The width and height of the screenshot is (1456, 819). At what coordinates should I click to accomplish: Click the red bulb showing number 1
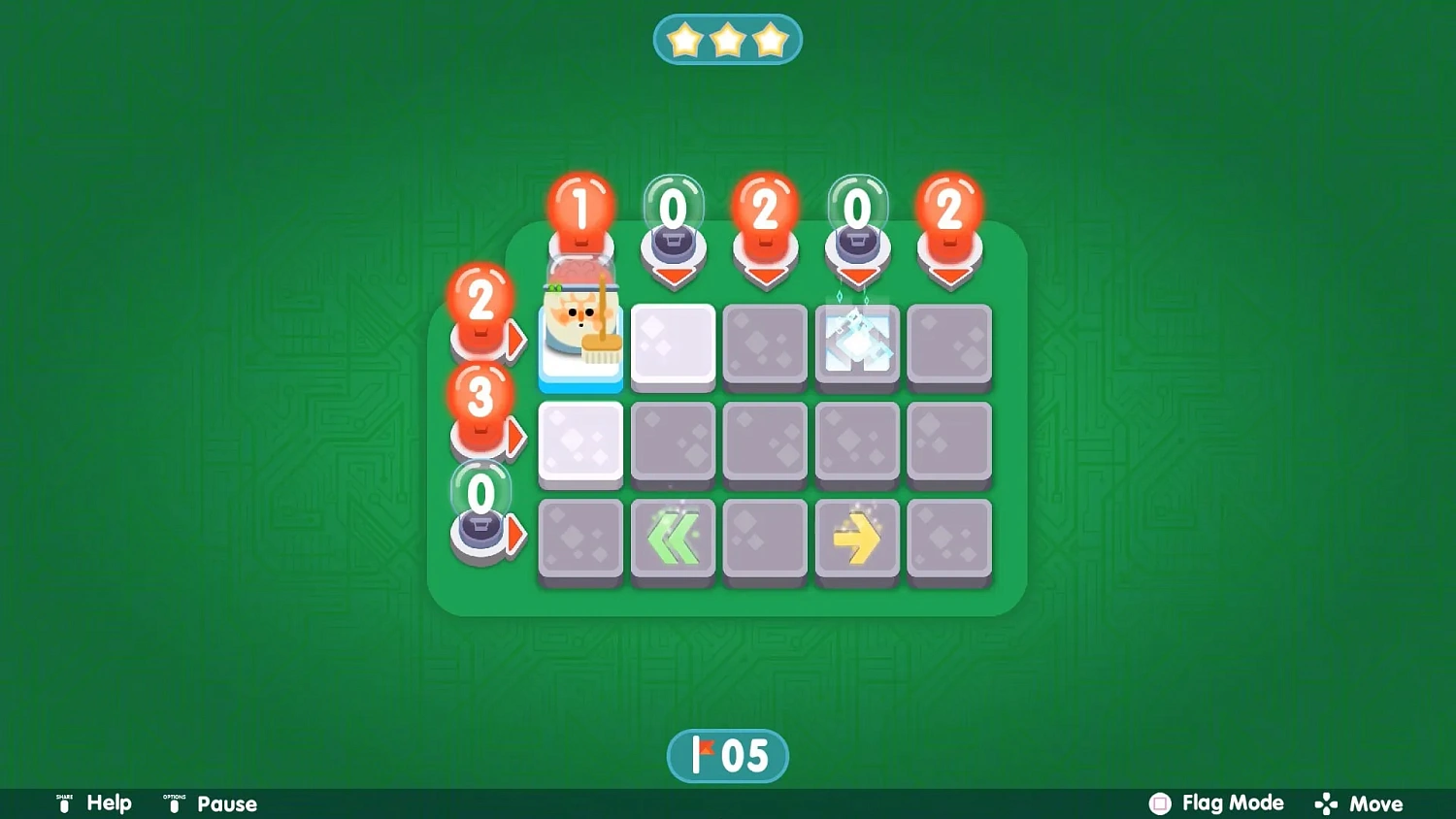pos(580,206)
